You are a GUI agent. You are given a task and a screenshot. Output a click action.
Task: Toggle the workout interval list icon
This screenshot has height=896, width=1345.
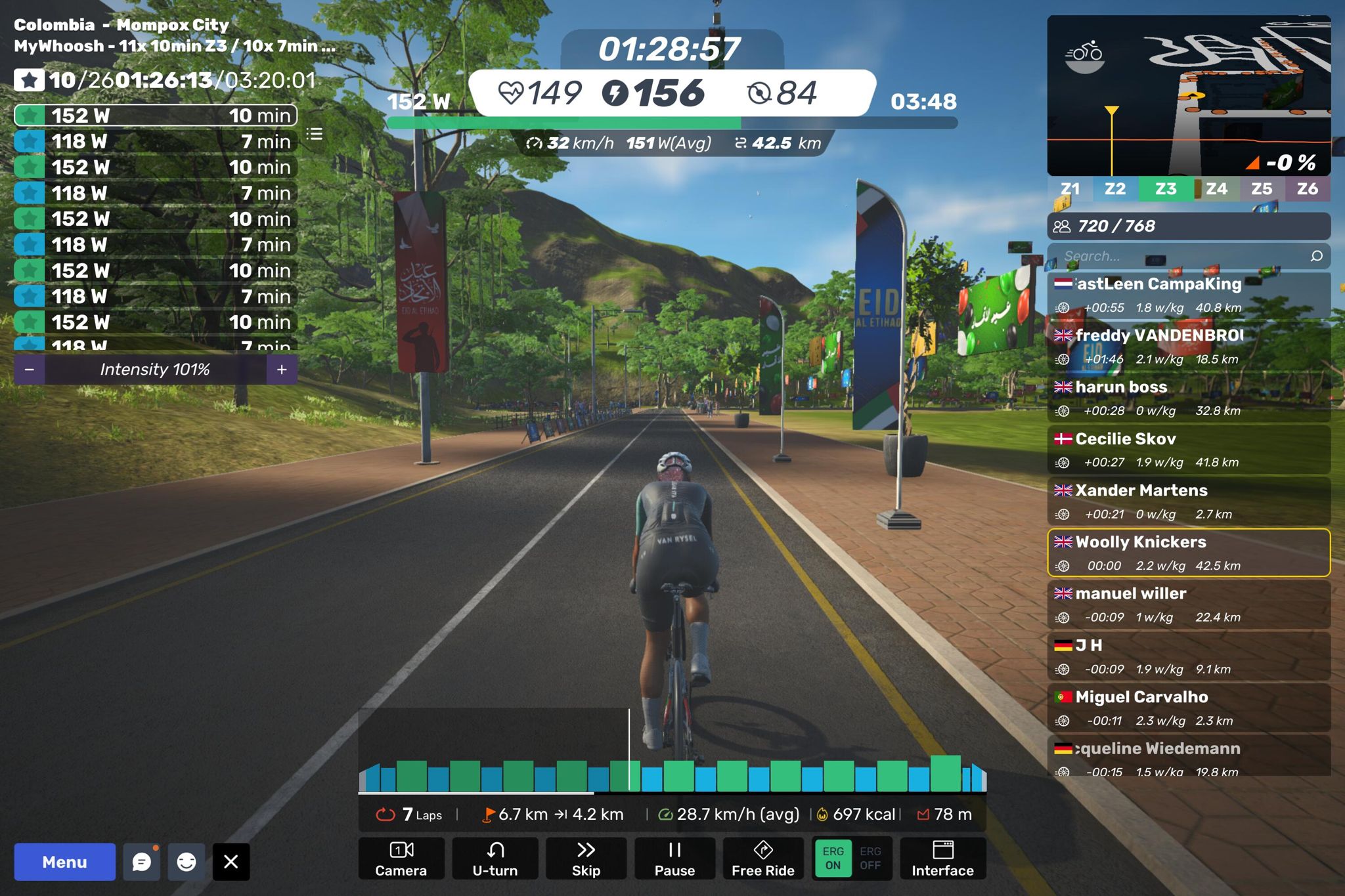pyautogui.click(x=315, y=135)
